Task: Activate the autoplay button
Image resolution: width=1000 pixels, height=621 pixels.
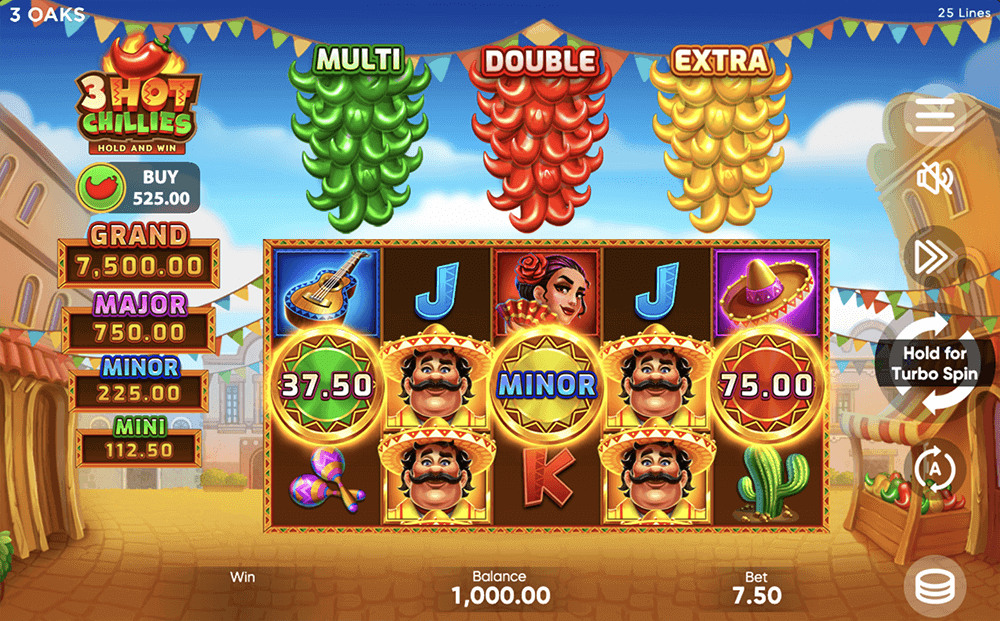Action: coord(936,468)
